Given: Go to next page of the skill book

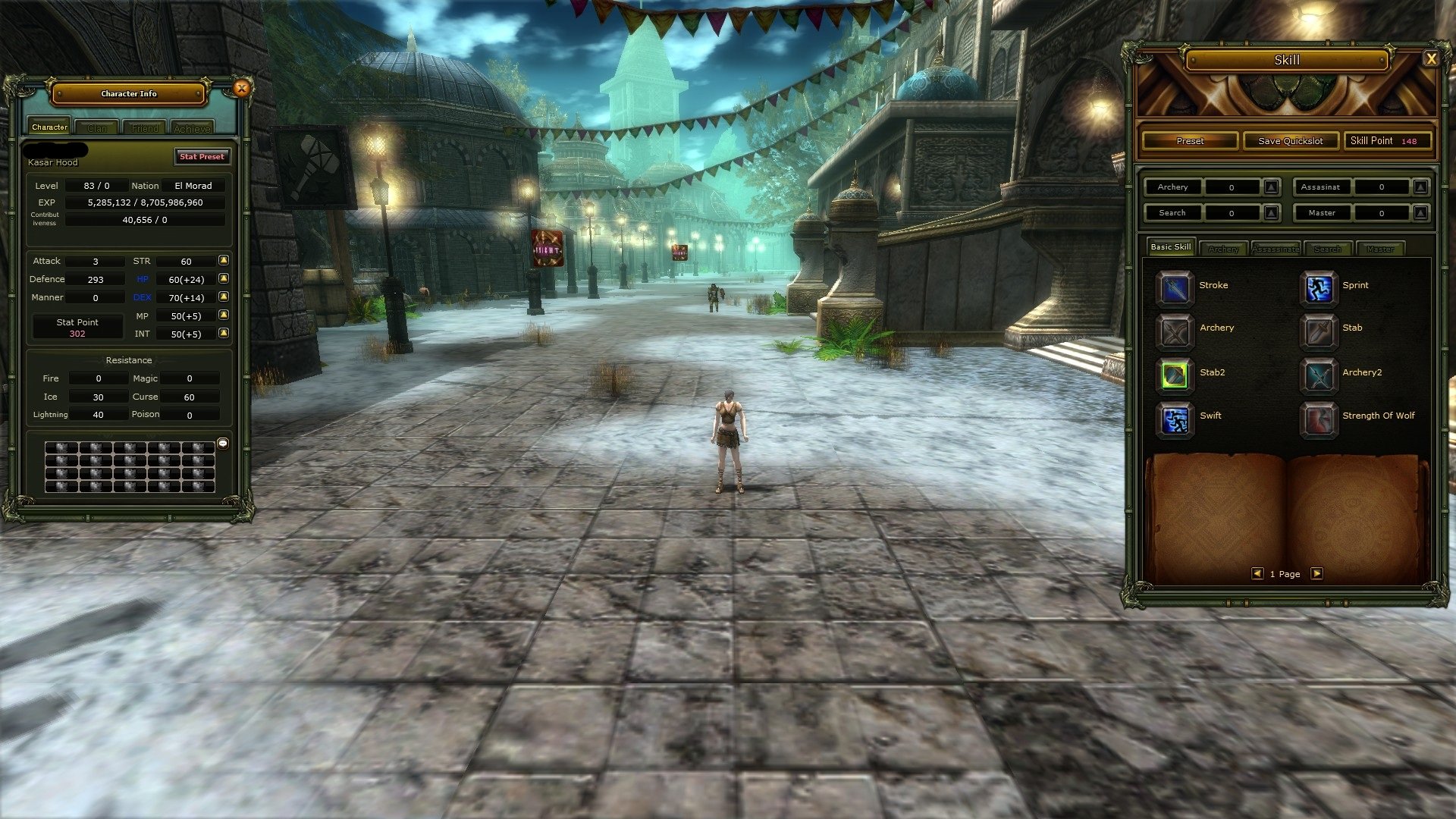Looking at the screenshot, I should (1317, 574).
